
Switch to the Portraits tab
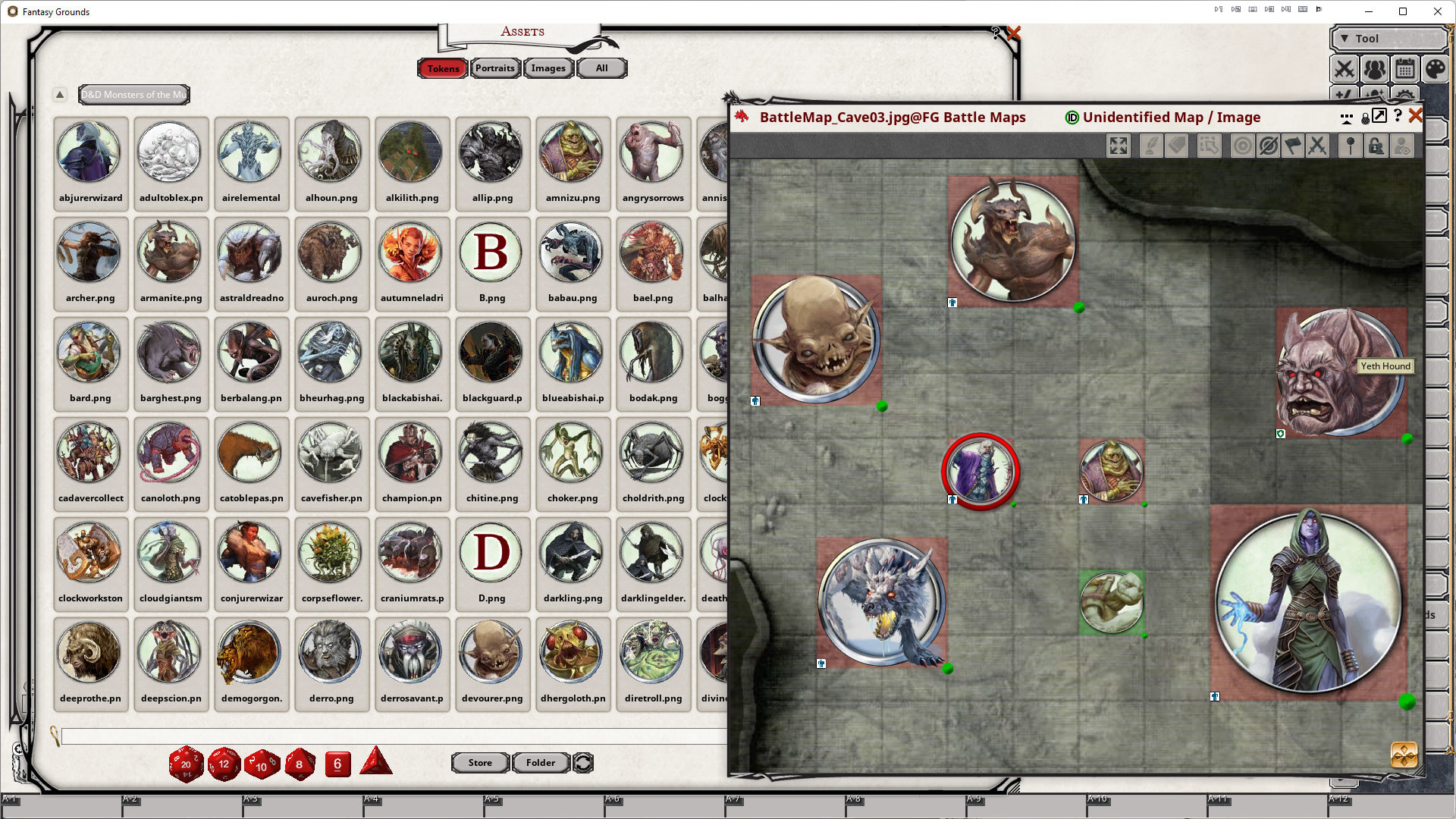click(494, 67)
